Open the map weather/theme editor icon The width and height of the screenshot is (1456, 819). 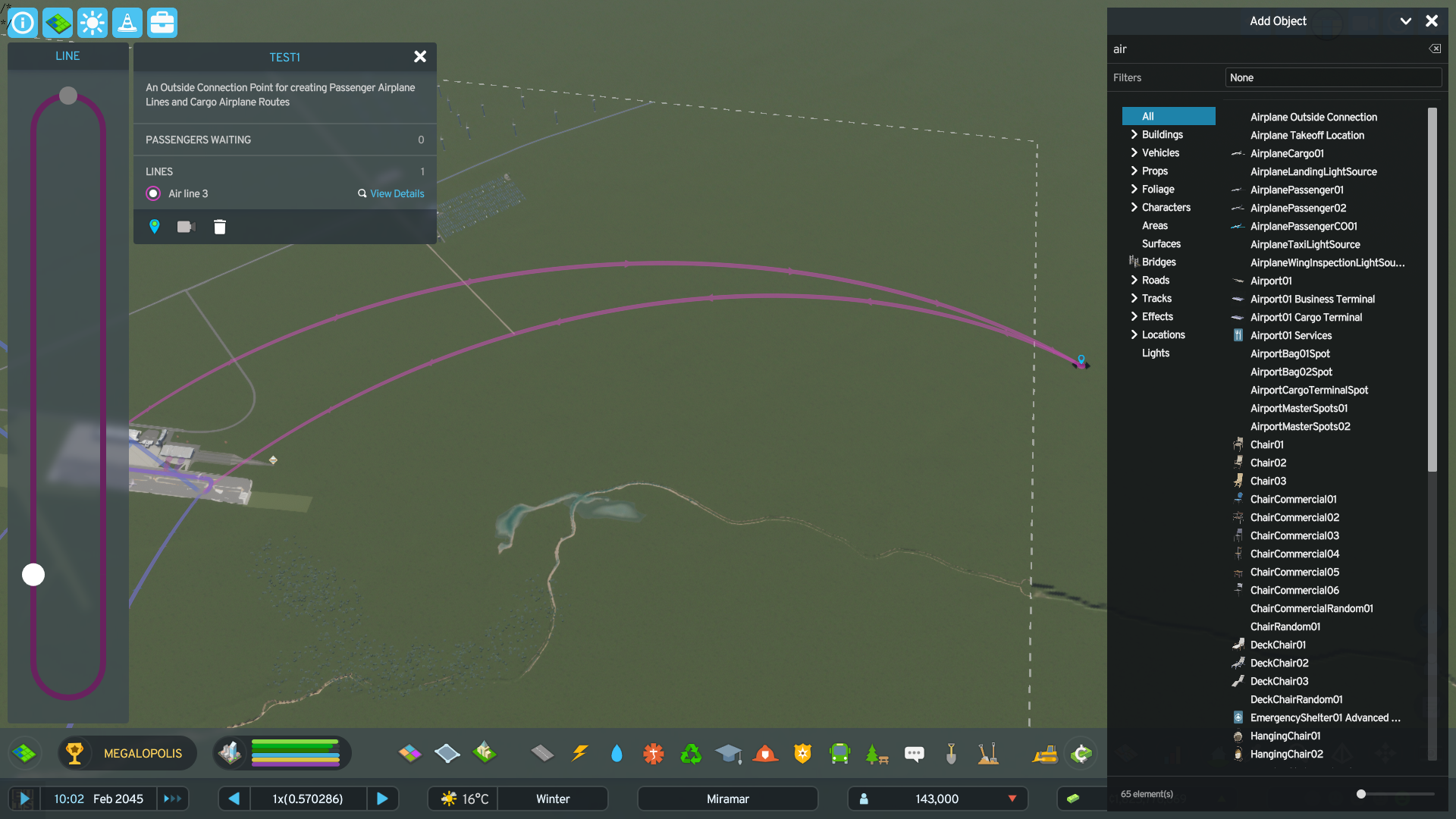point(93,23)
